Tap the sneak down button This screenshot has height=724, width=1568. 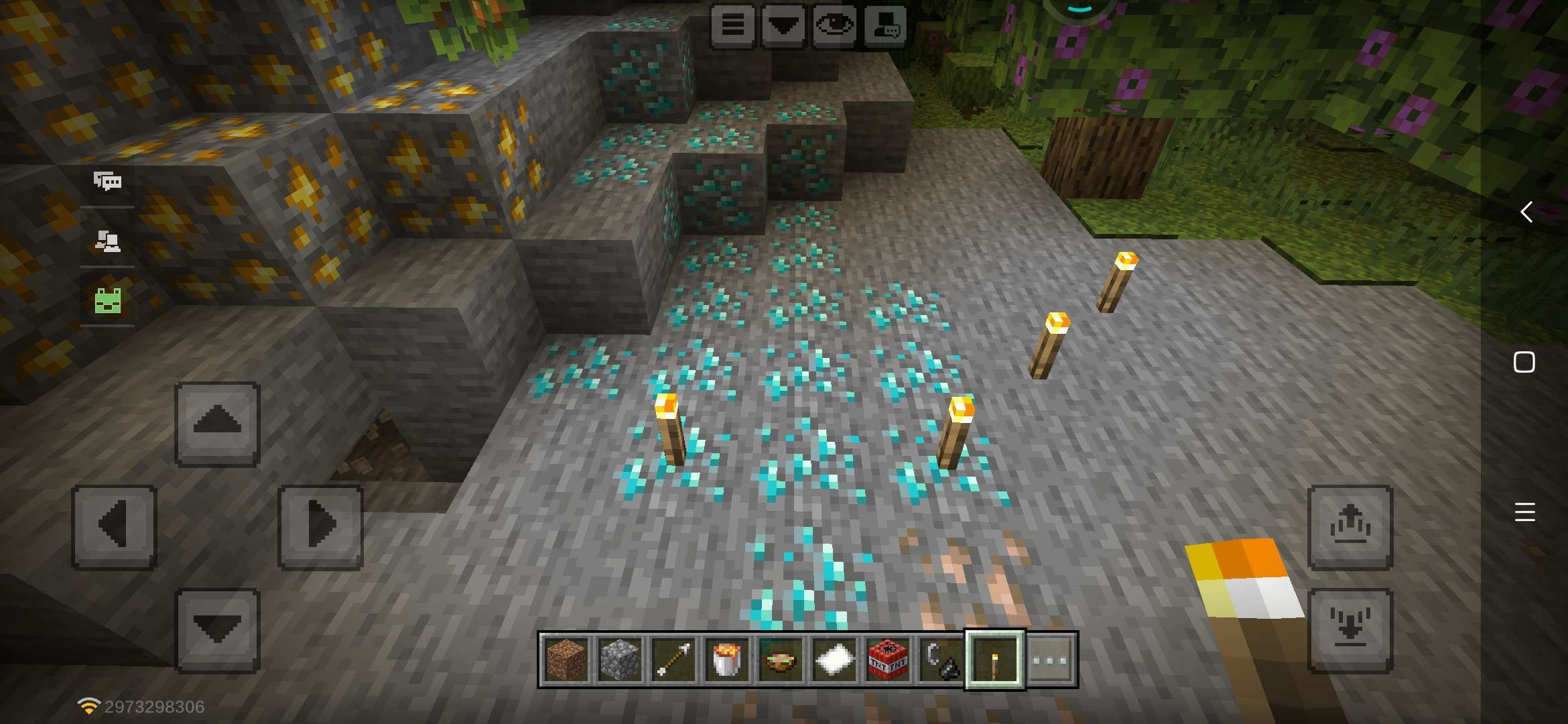coord(1350,630)
